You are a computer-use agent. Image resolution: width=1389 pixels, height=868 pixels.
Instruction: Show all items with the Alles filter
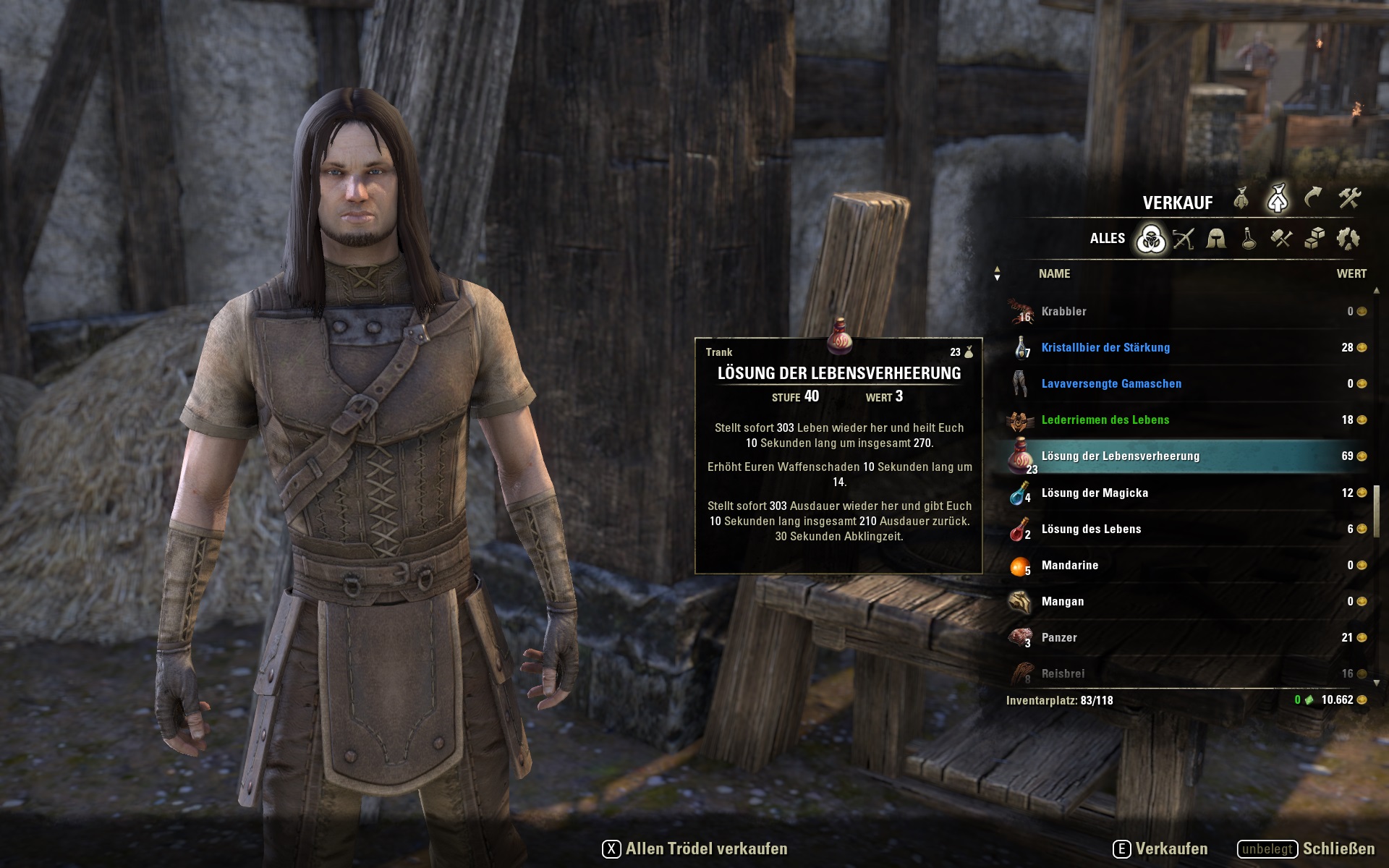click(x=1150, y=239)
